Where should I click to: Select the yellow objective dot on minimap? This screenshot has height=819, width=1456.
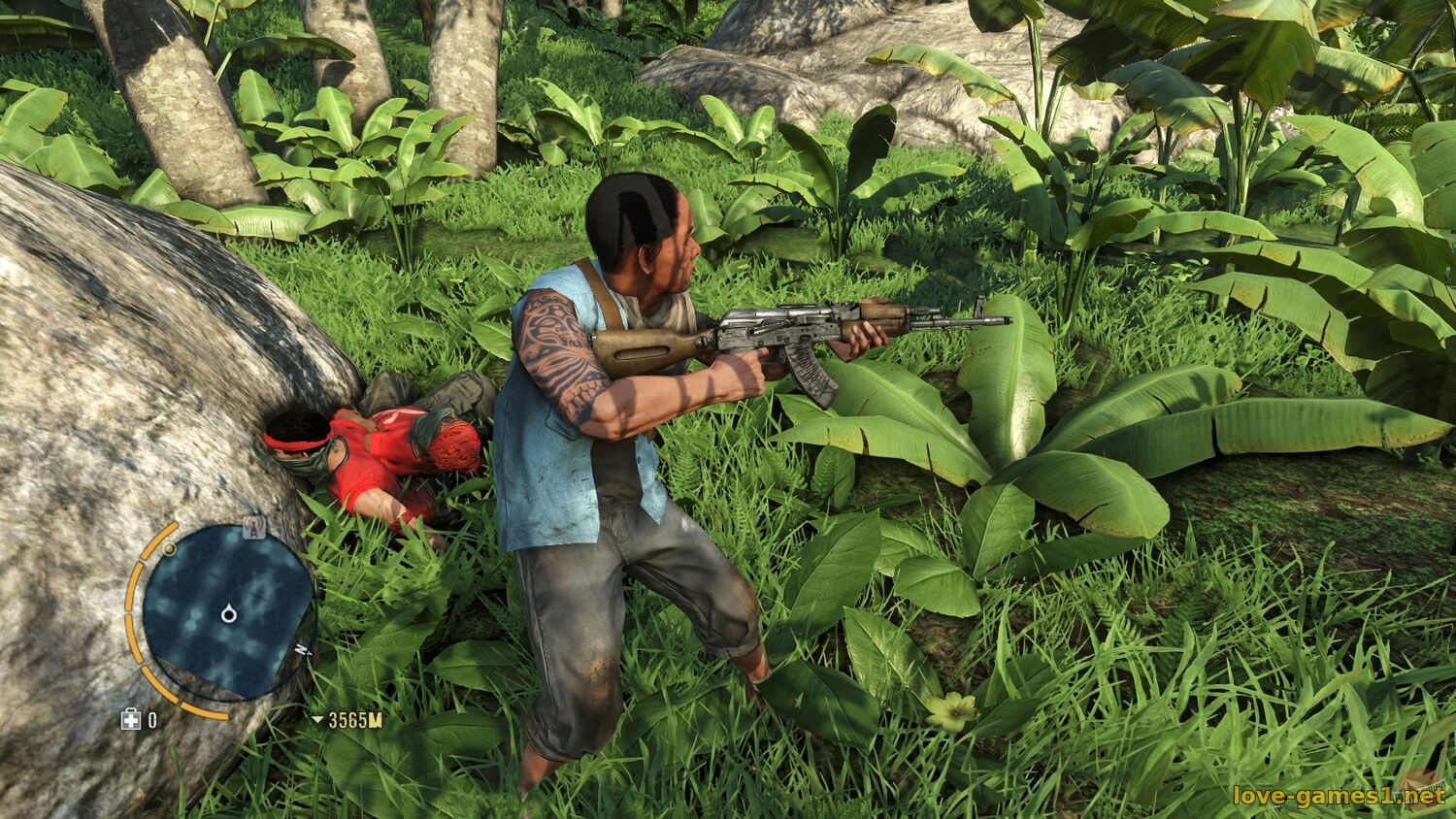pyautogui.click(x=170, y=549)
